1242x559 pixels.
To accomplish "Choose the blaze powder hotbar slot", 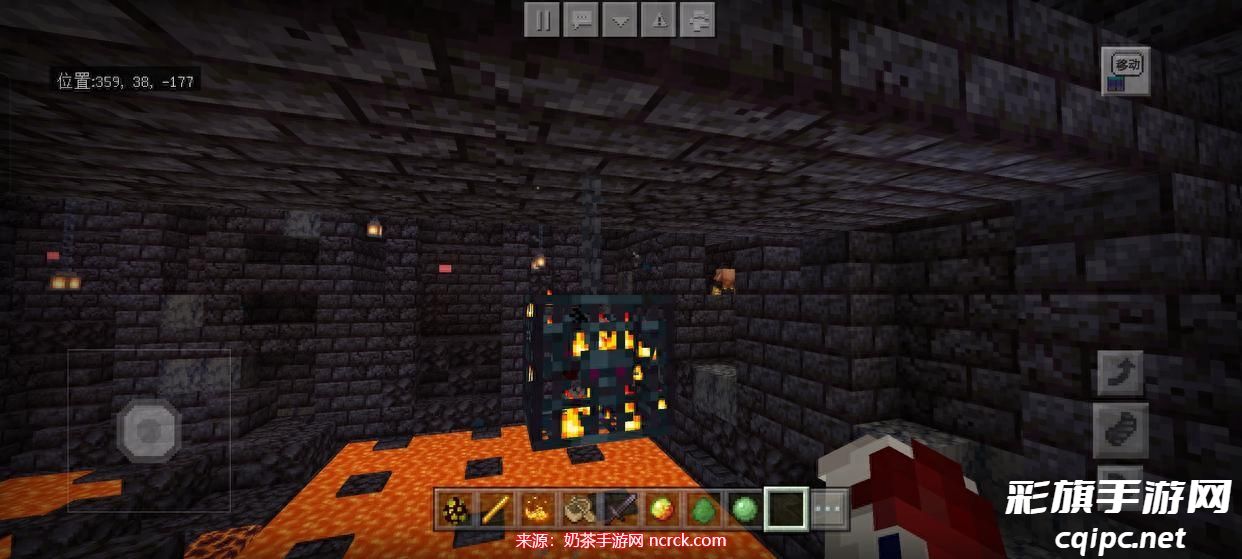I will 536,510.
